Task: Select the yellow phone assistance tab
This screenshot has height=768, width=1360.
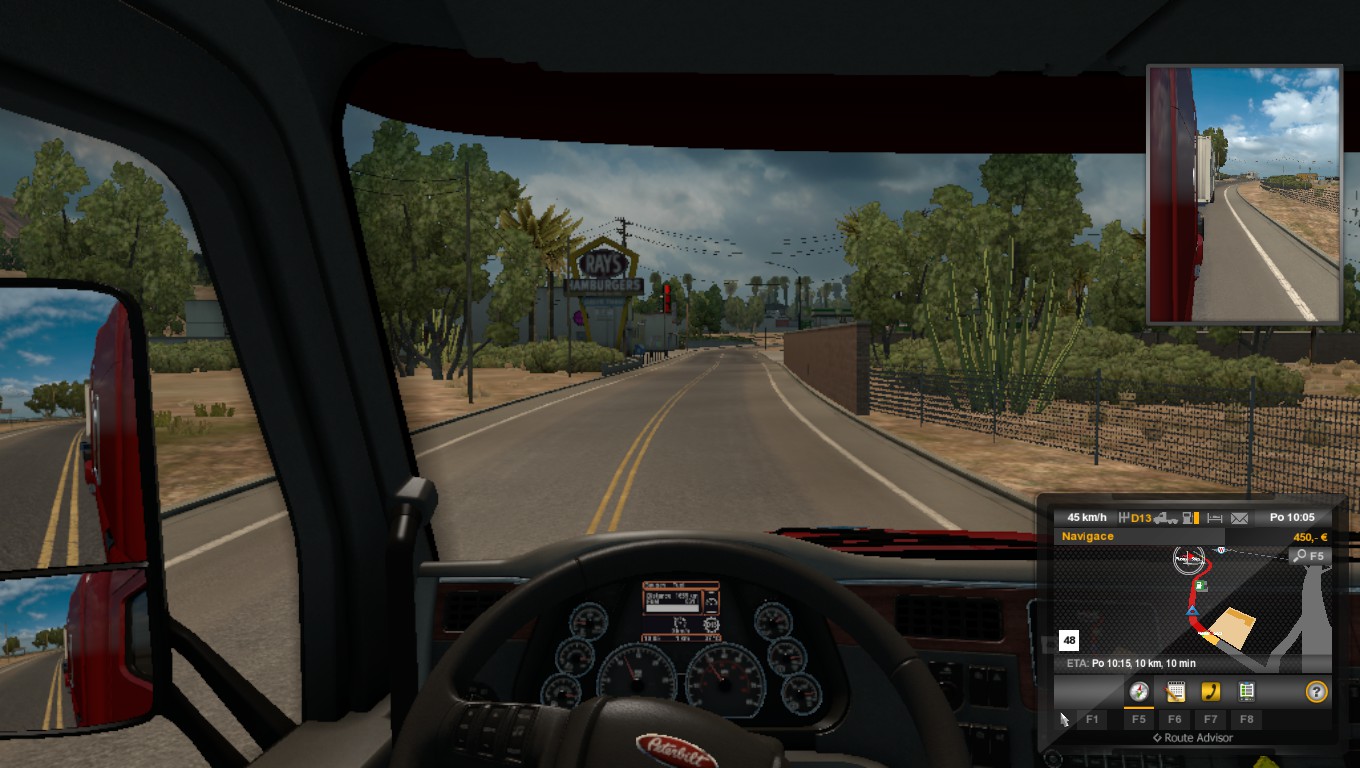Action: point(1210,692)
